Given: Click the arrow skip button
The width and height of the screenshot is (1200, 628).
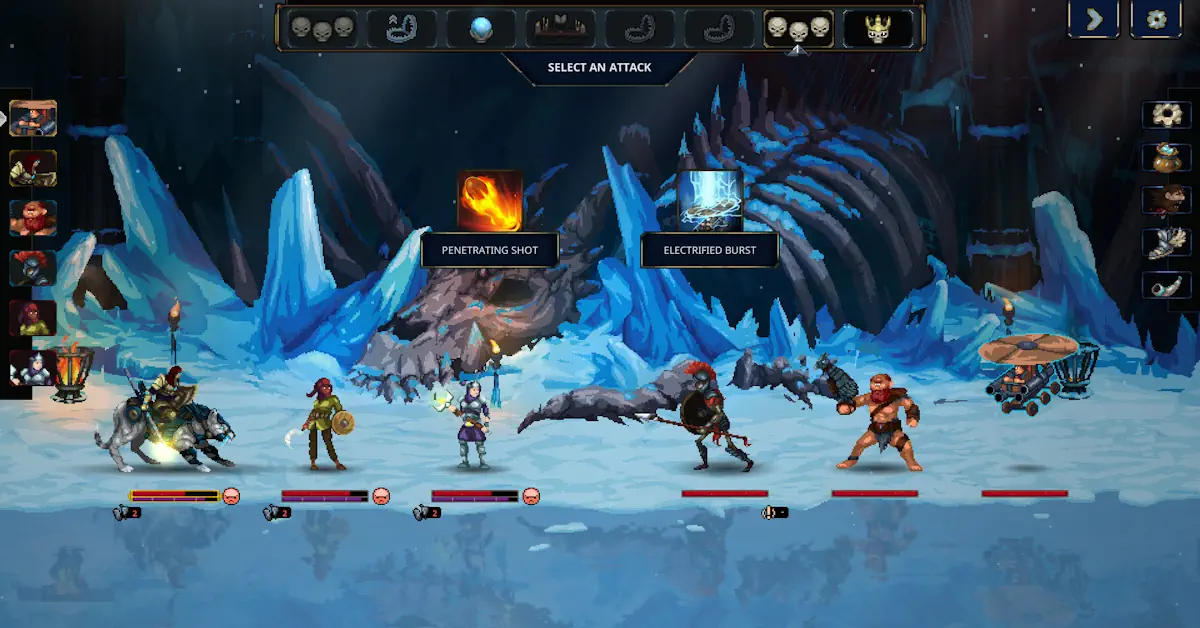Looking at the screenshot, I should coord(1093,19).
